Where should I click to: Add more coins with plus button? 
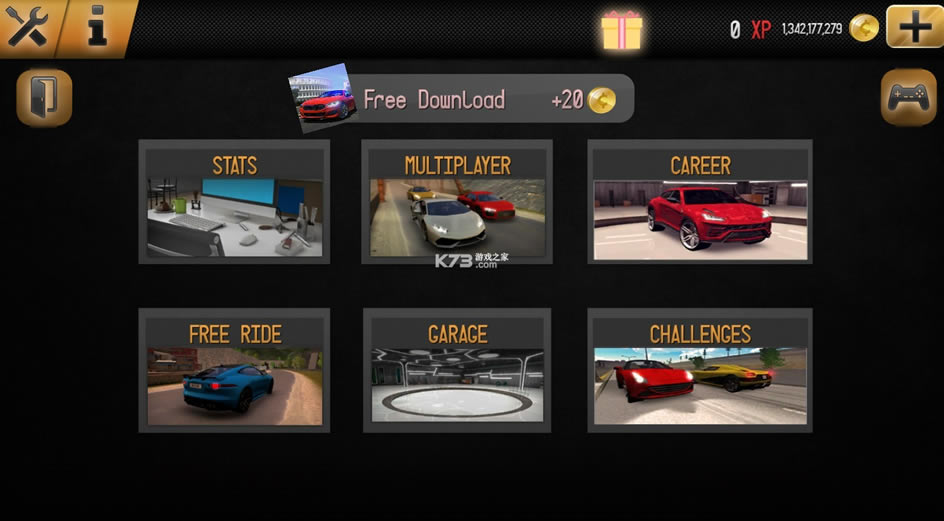914,26
